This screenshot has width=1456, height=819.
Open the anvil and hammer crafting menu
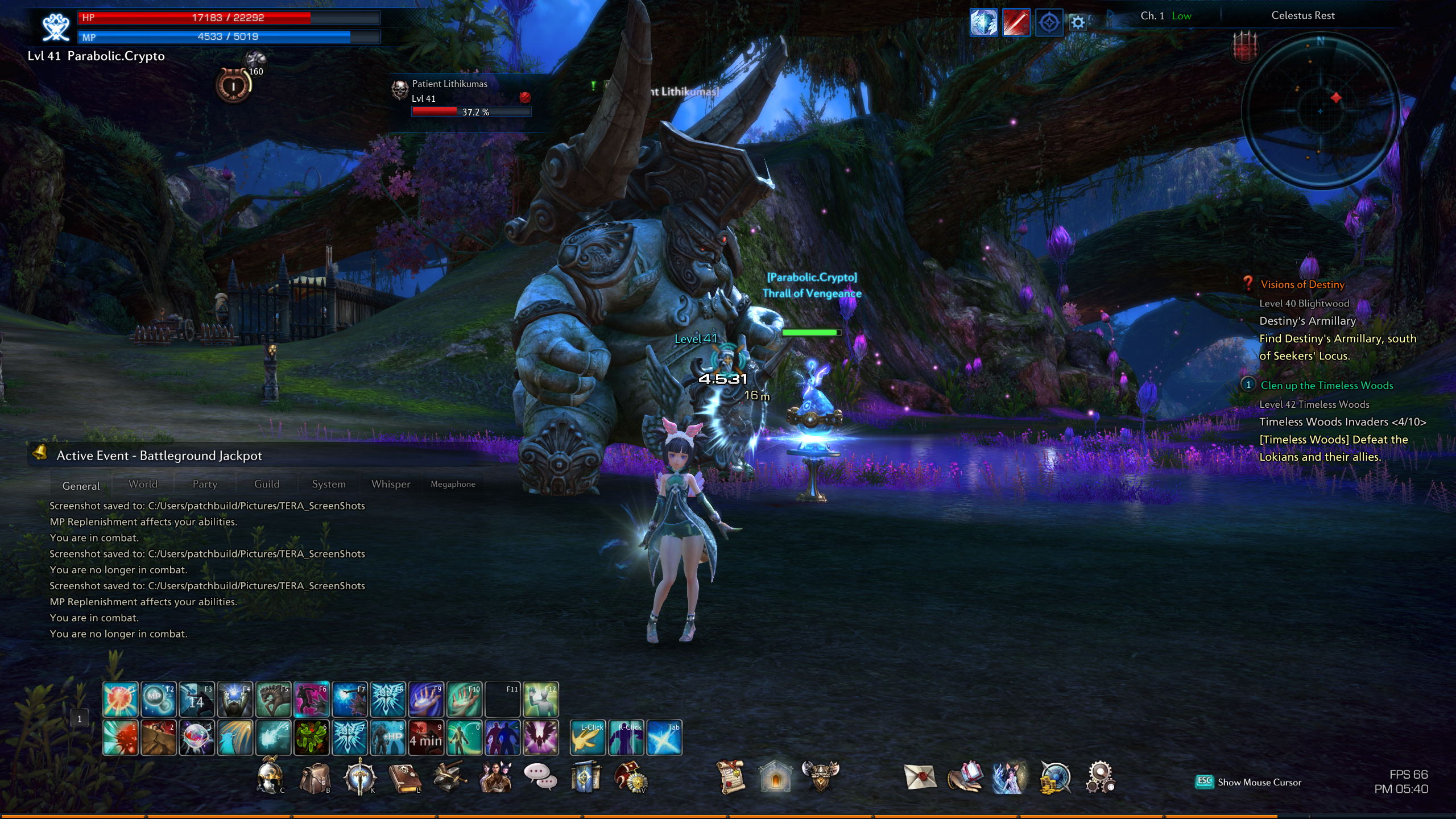click(450, 777)
